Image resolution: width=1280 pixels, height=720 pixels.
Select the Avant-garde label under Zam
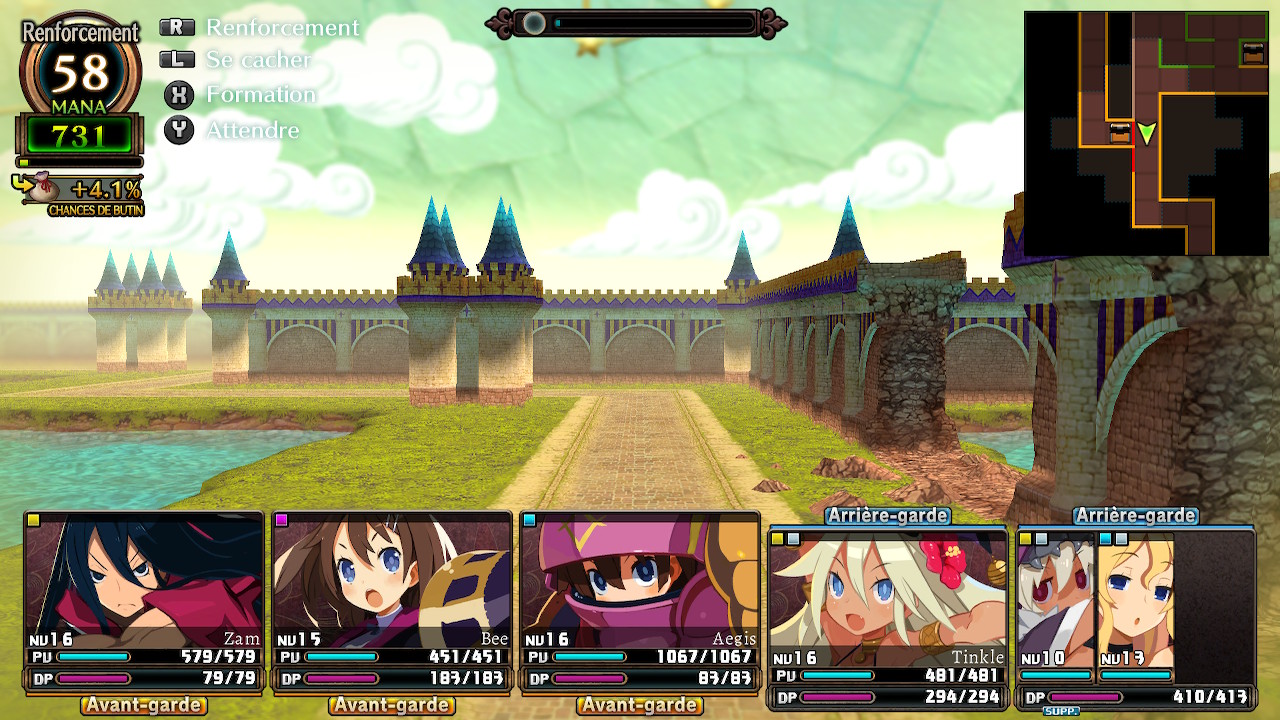tap(141, 705)
